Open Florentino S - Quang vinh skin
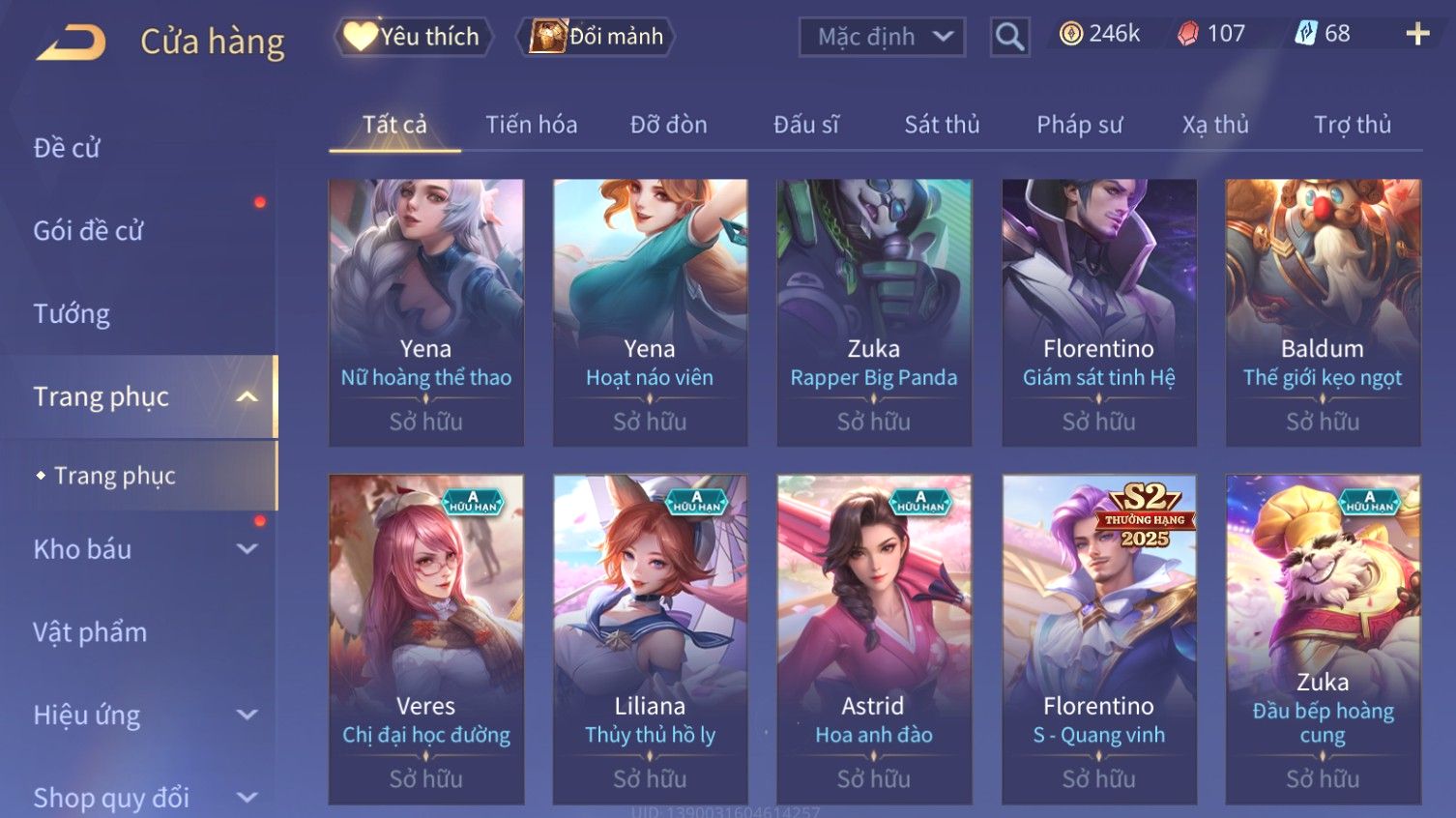 click(1098, 638)
